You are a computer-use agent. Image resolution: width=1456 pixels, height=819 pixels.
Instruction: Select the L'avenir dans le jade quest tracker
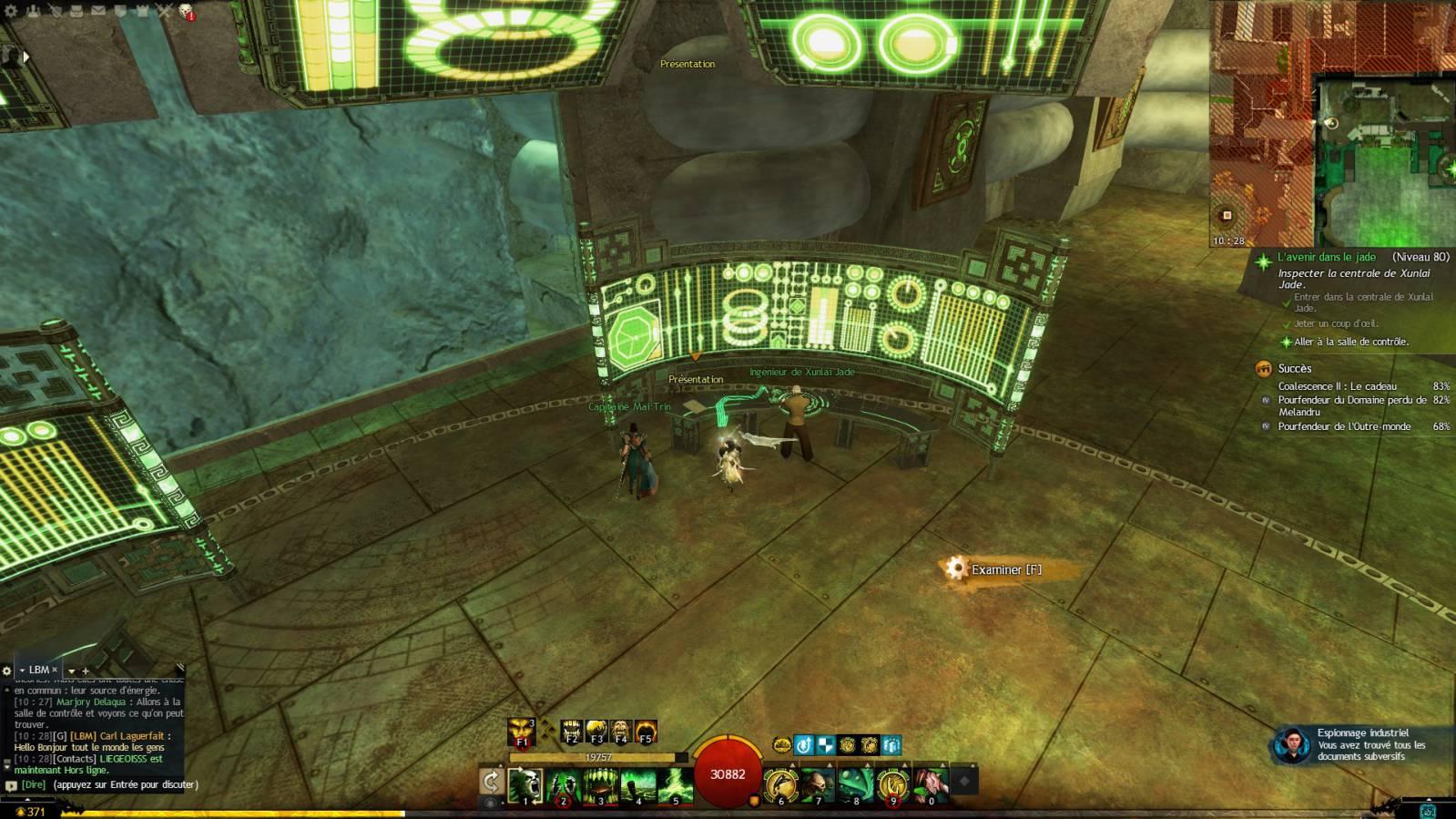(1326, 258)
